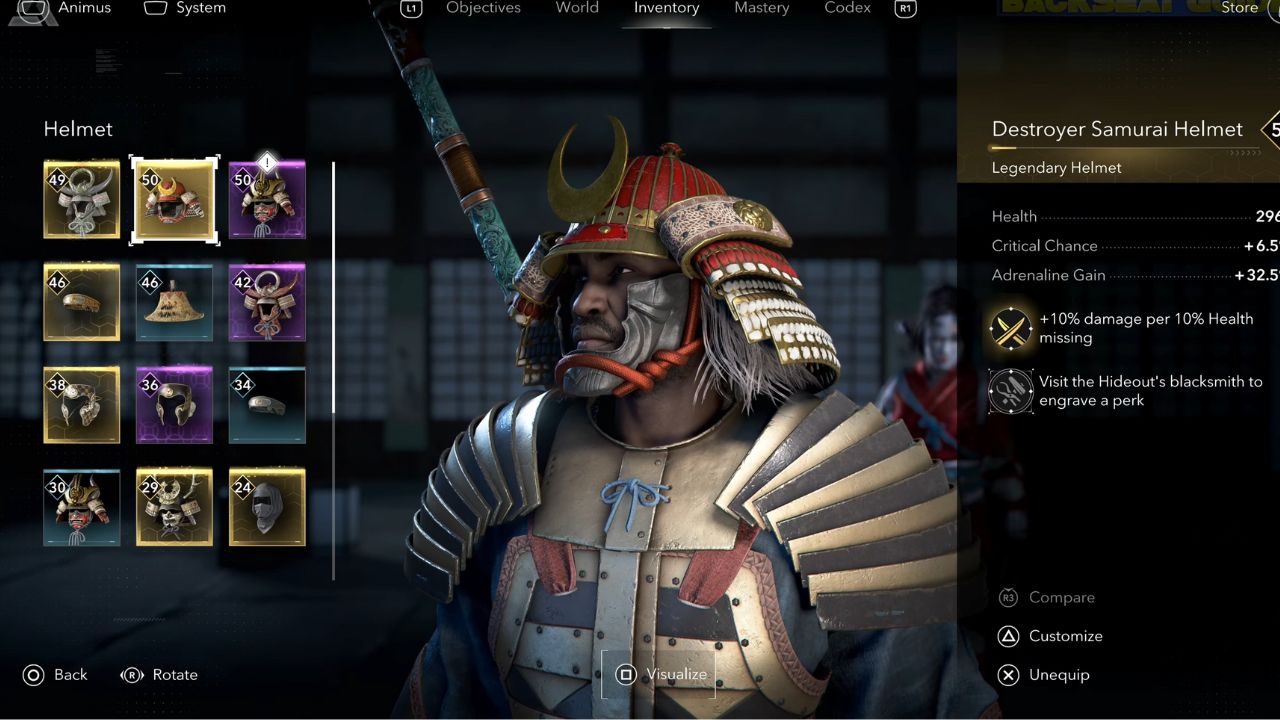Screen dimensions: 1280x720
Task: Select the System icon
Action: click(x=156, y=8)
